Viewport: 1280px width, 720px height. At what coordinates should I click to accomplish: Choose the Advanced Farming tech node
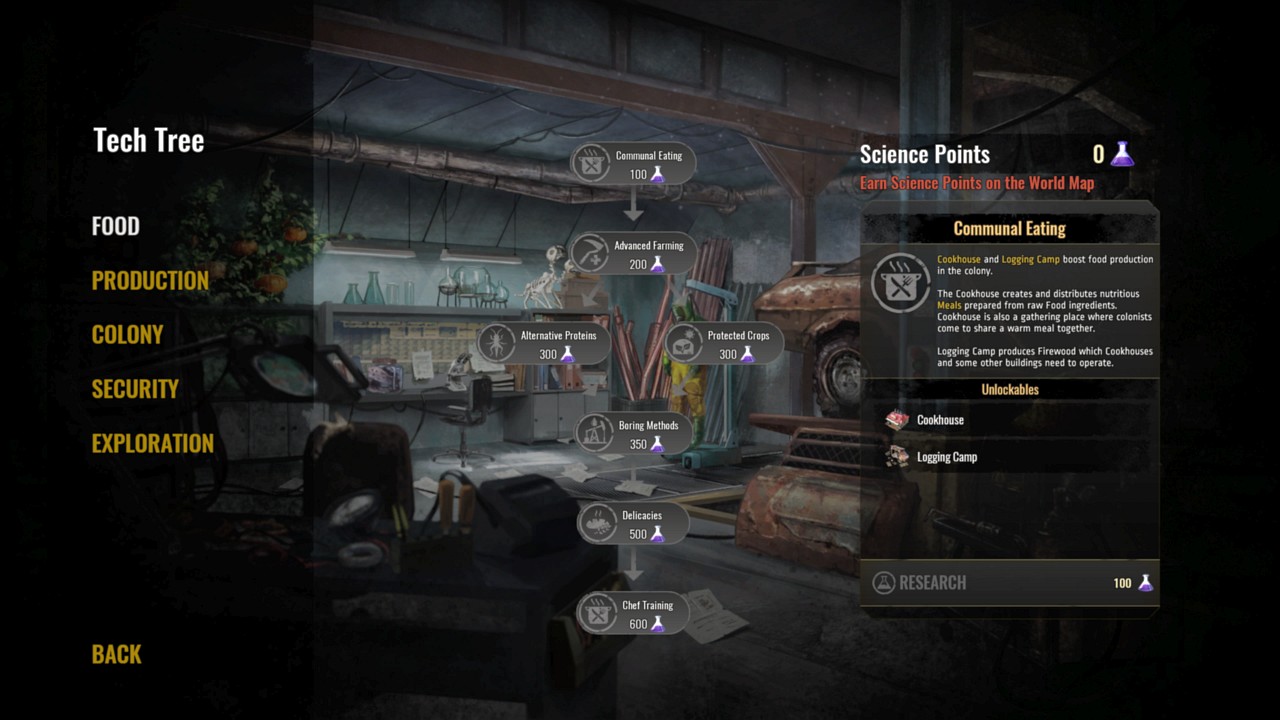pyautogui.click(x=633, y=254)
